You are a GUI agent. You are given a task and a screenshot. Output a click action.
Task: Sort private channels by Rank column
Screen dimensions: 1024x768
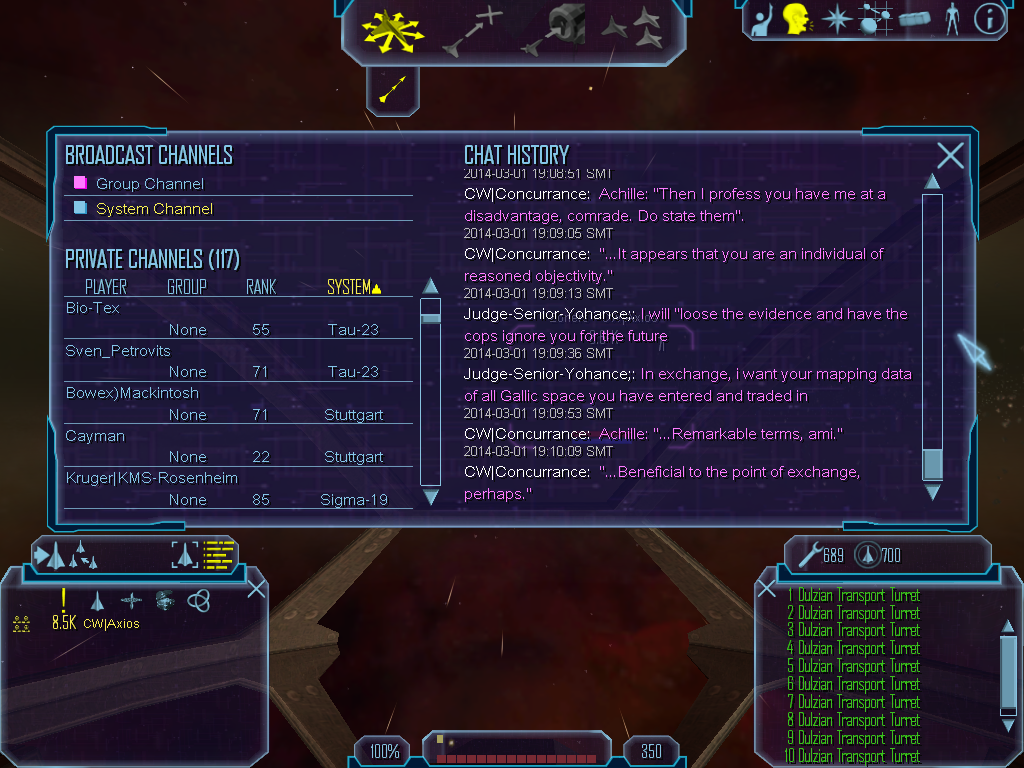click(x=261, y=288)
